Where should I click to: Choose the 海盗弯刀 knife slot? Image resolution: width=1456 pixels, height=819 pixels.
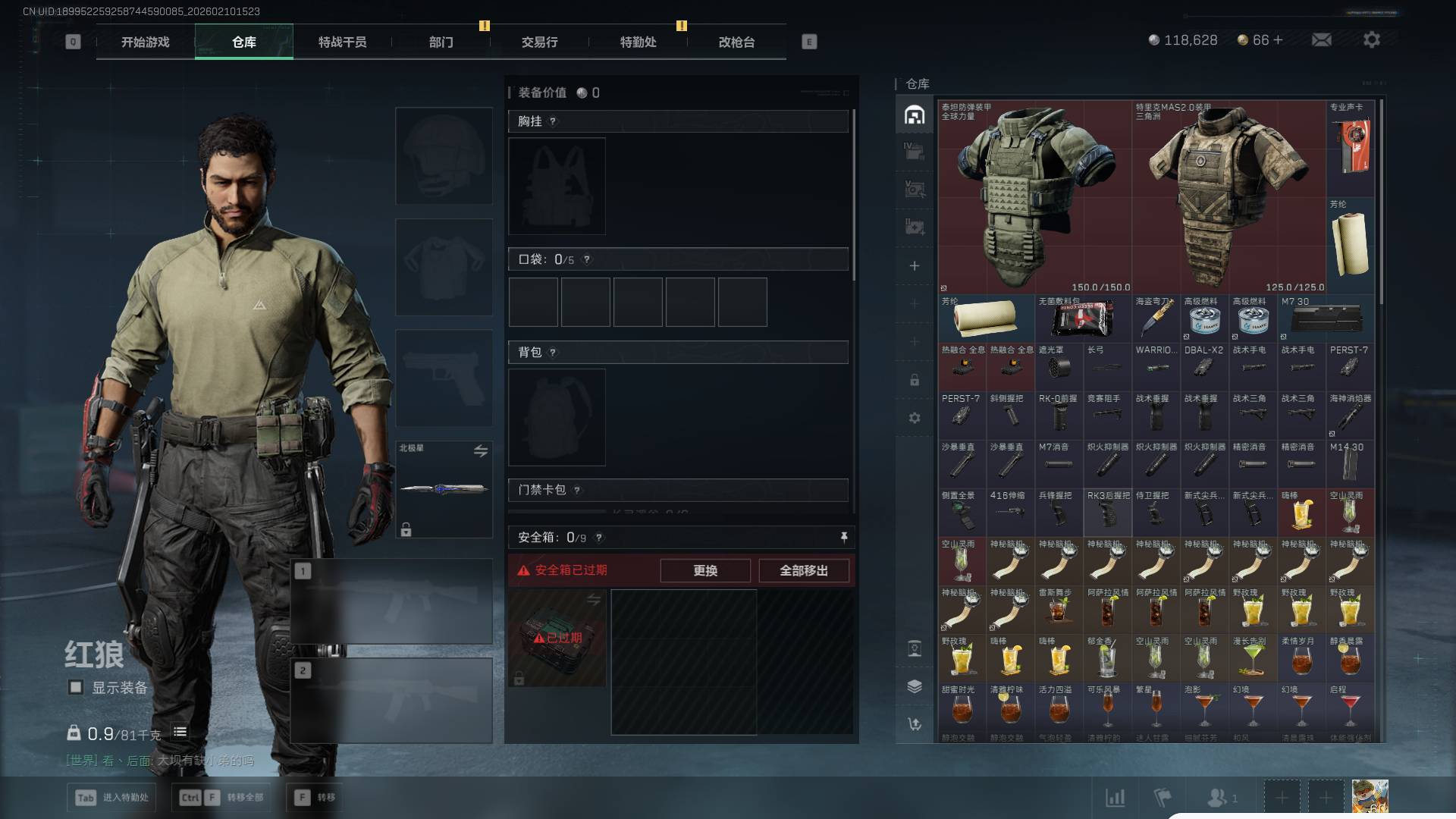(1156, 318)
